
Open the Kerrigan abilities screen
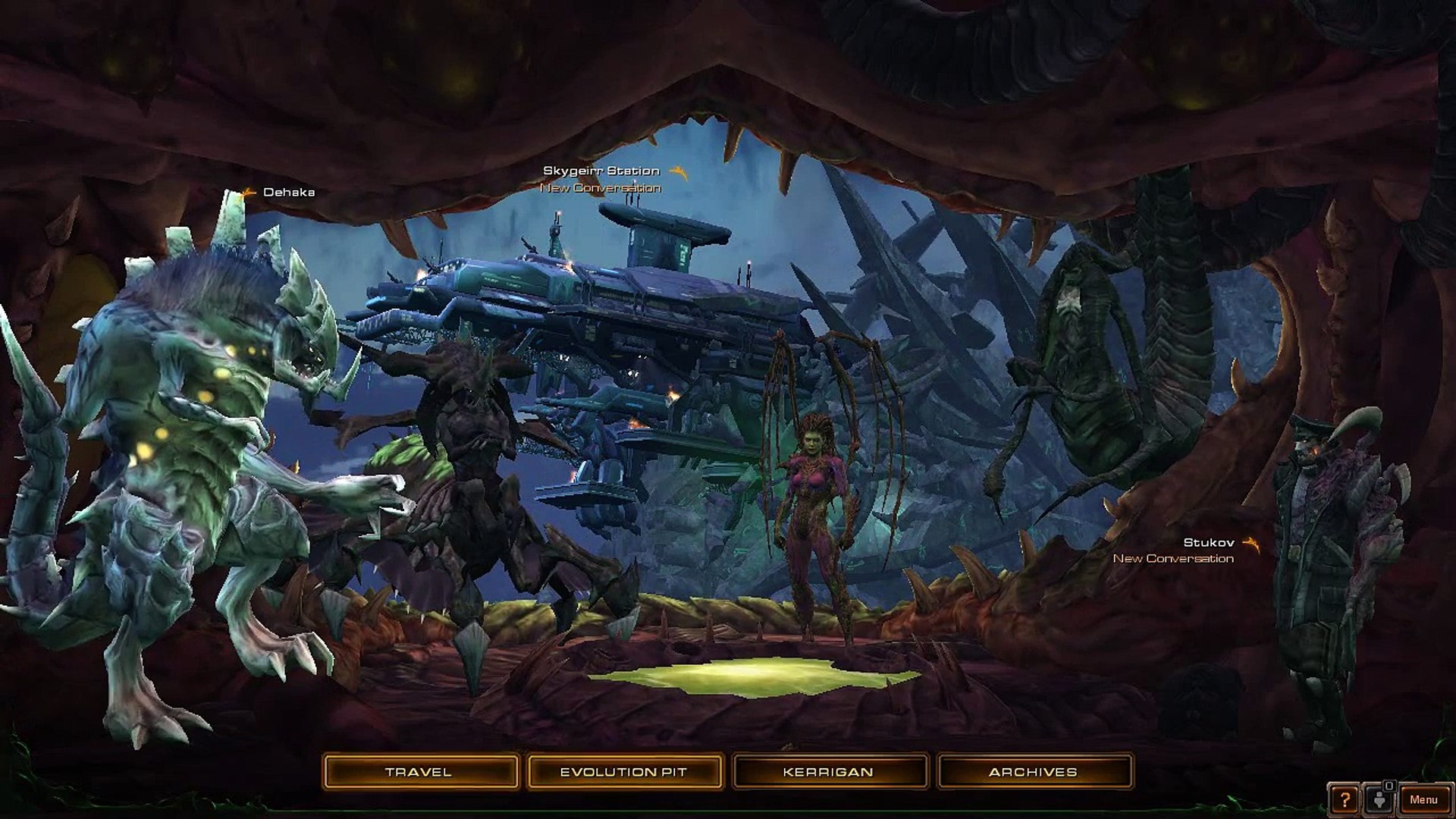click(828, 772)
